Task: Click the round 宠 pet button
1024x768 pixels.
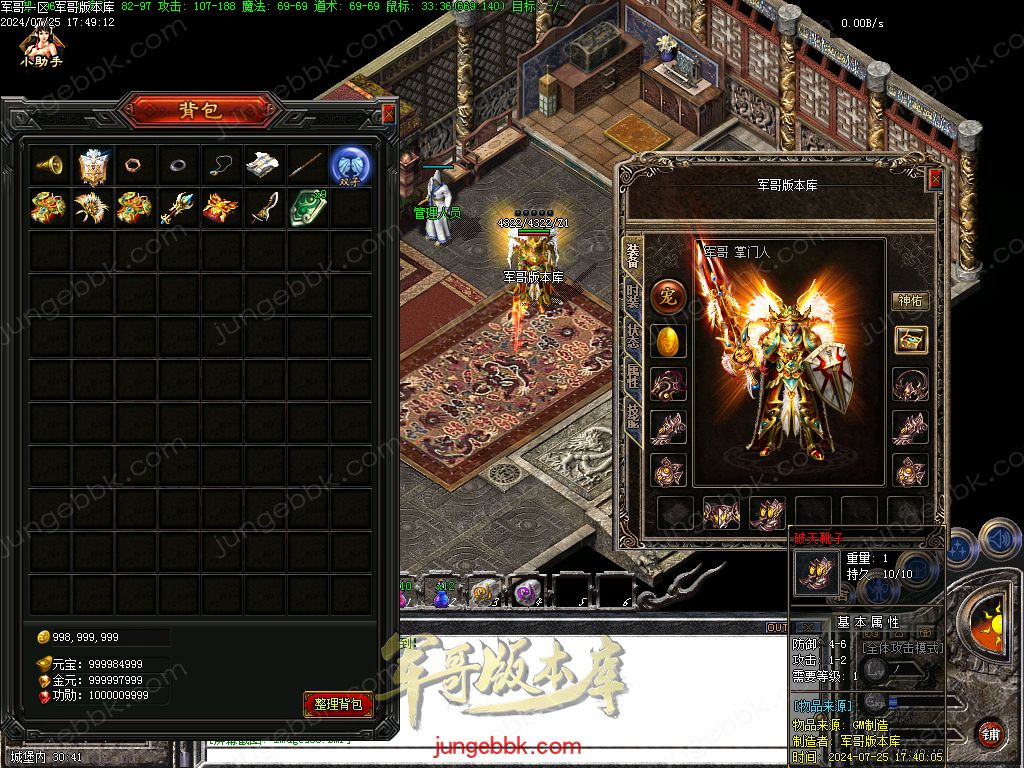Action: 668,297
